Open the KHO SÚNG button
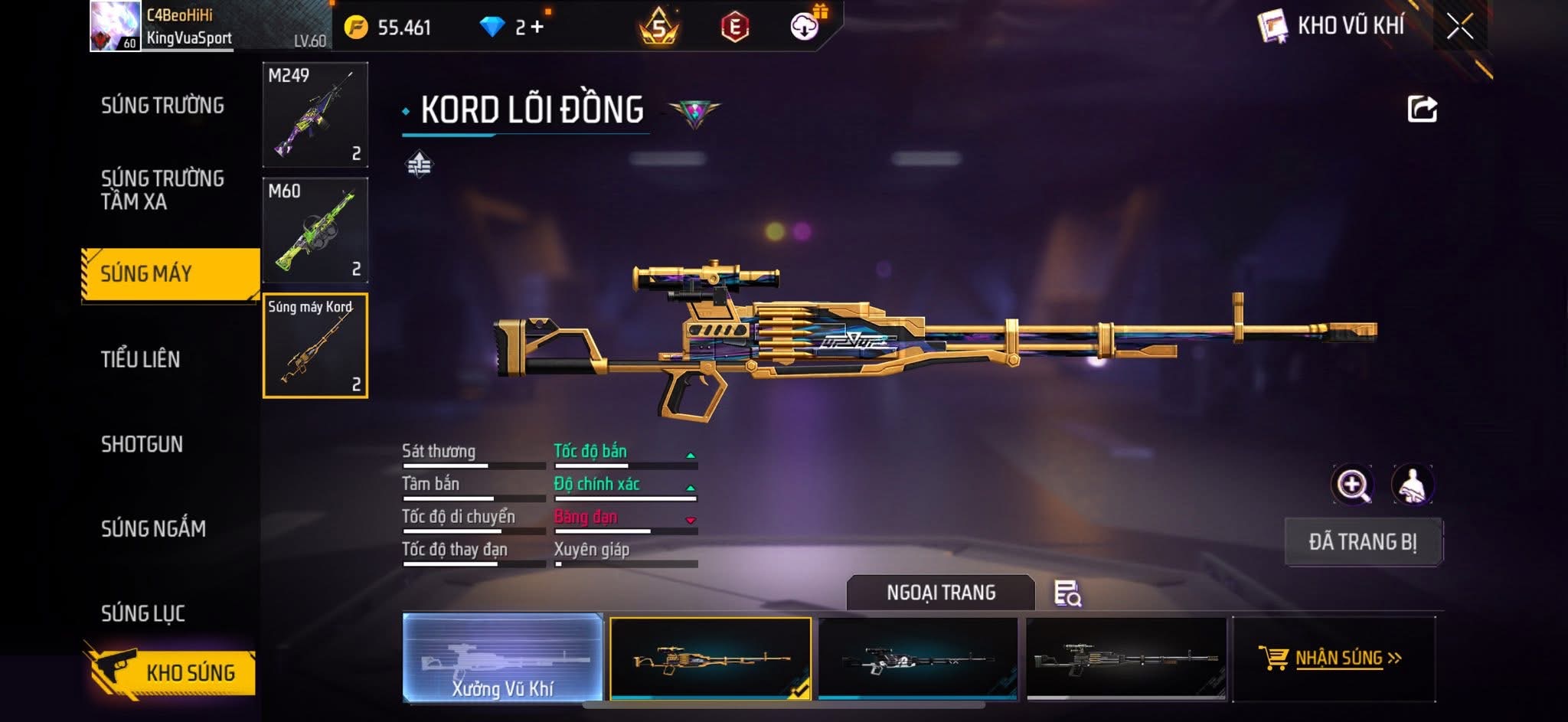The image size is (1568, 722). coord(171,672)
